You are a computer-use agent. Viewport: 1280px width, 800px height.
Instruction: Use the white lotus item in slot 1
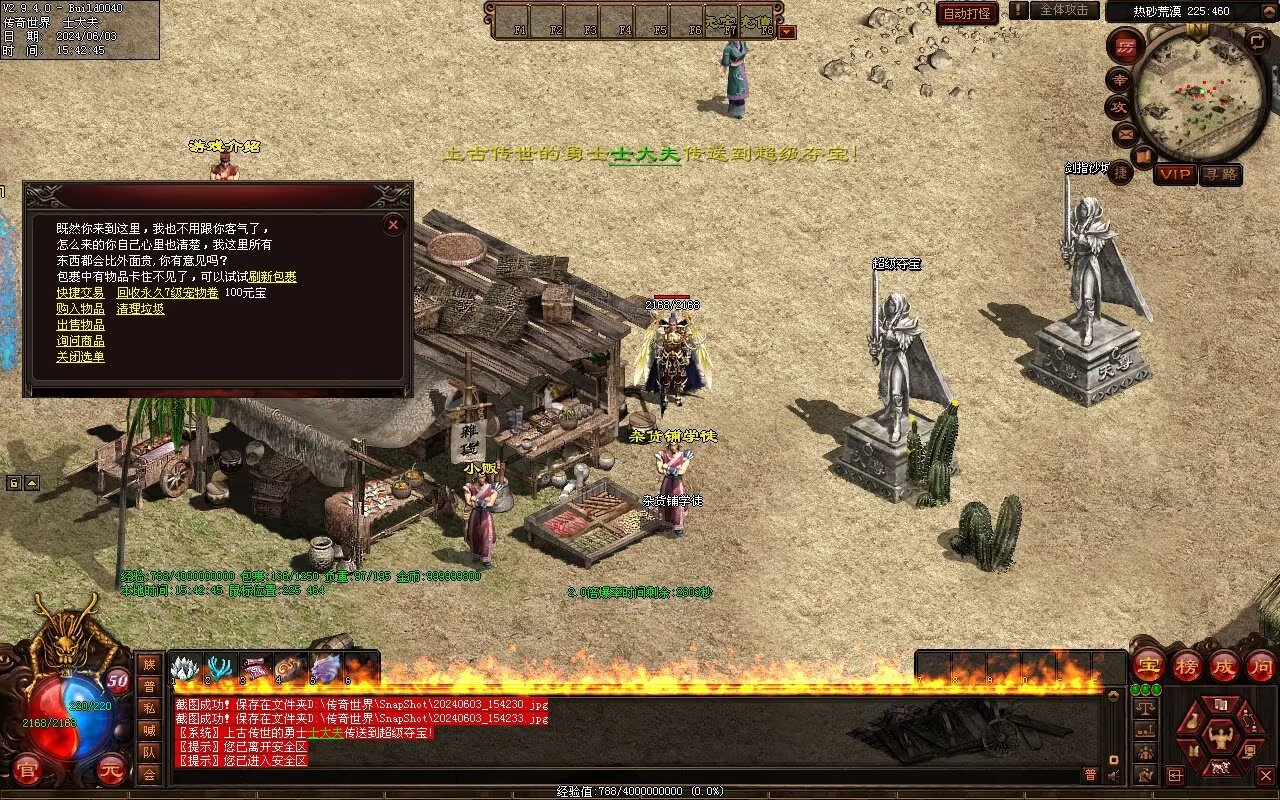pyautogui.click(x=185, y=668)
